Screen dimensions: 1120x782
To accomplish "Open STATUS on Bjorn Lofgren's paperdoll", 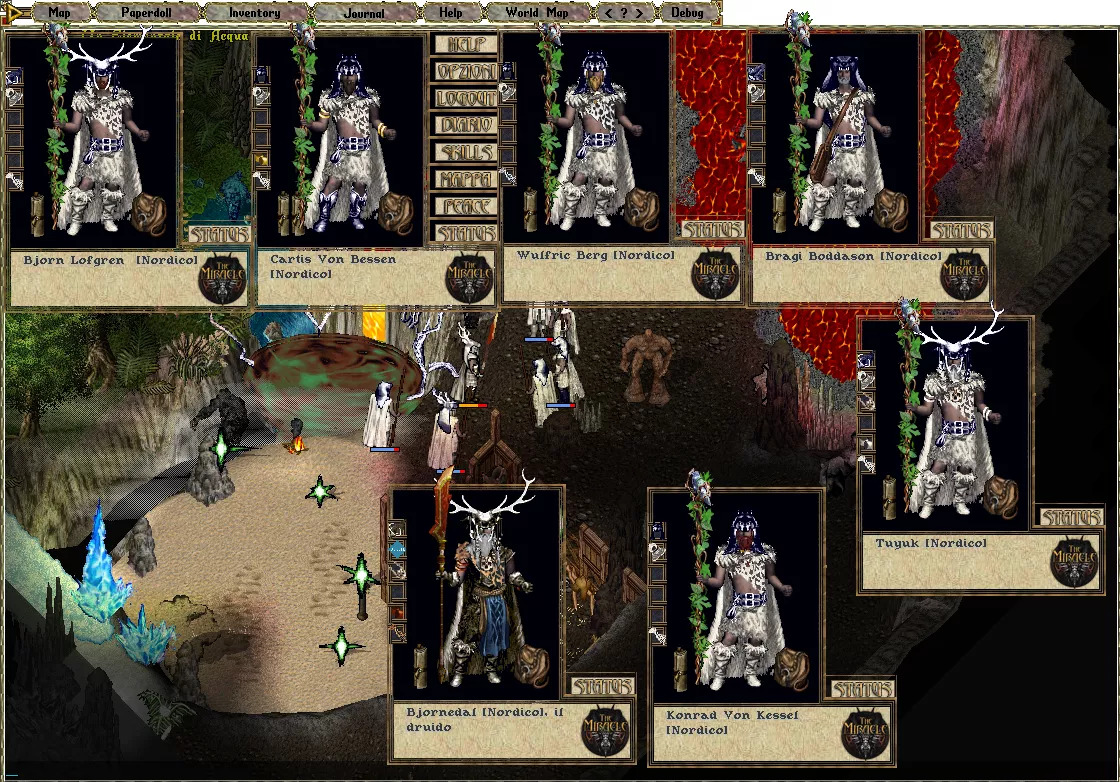I will pos(218,235).
